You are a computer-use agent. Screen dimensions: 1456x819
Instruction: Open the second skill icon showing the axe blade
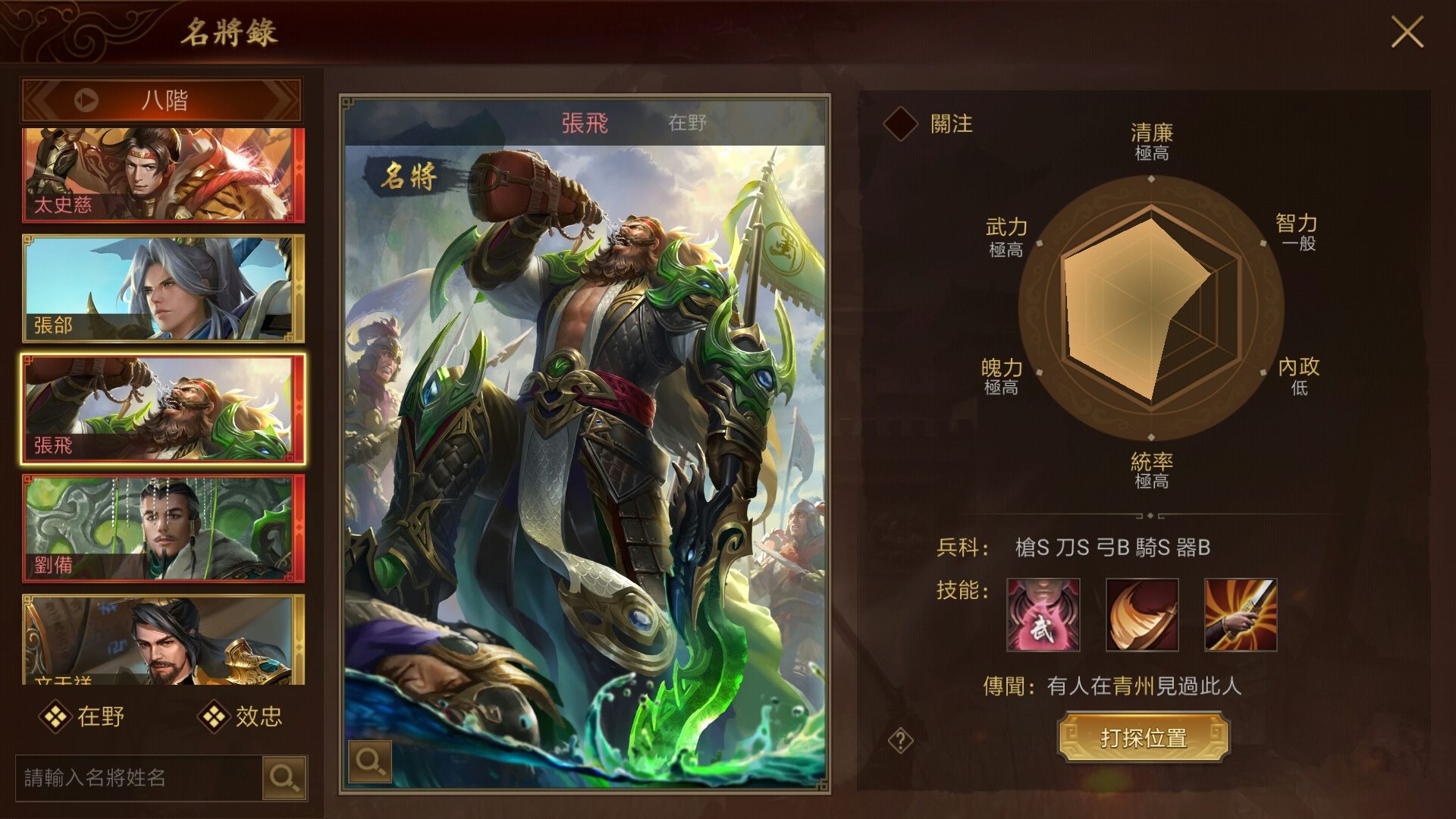tap(1141, 616)
